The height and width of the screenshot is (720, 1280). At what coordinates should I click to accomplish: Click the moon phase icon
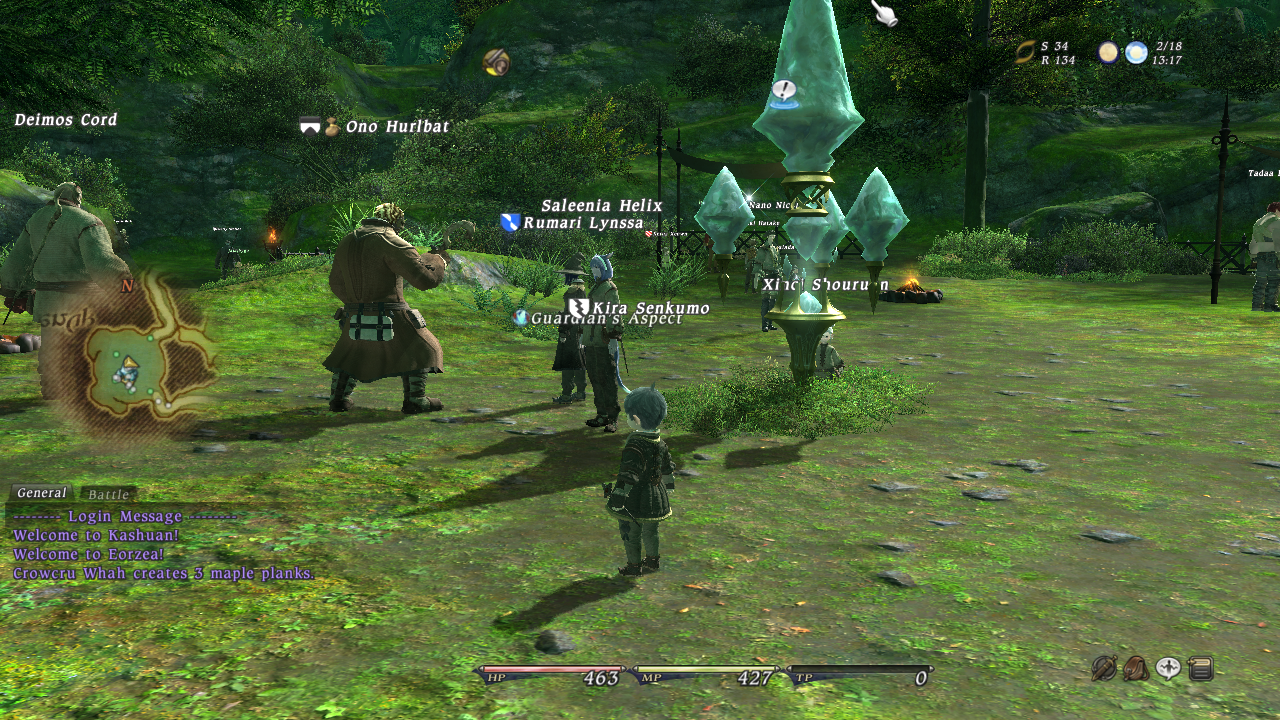pyautogui.click(x=1109, y=52)
